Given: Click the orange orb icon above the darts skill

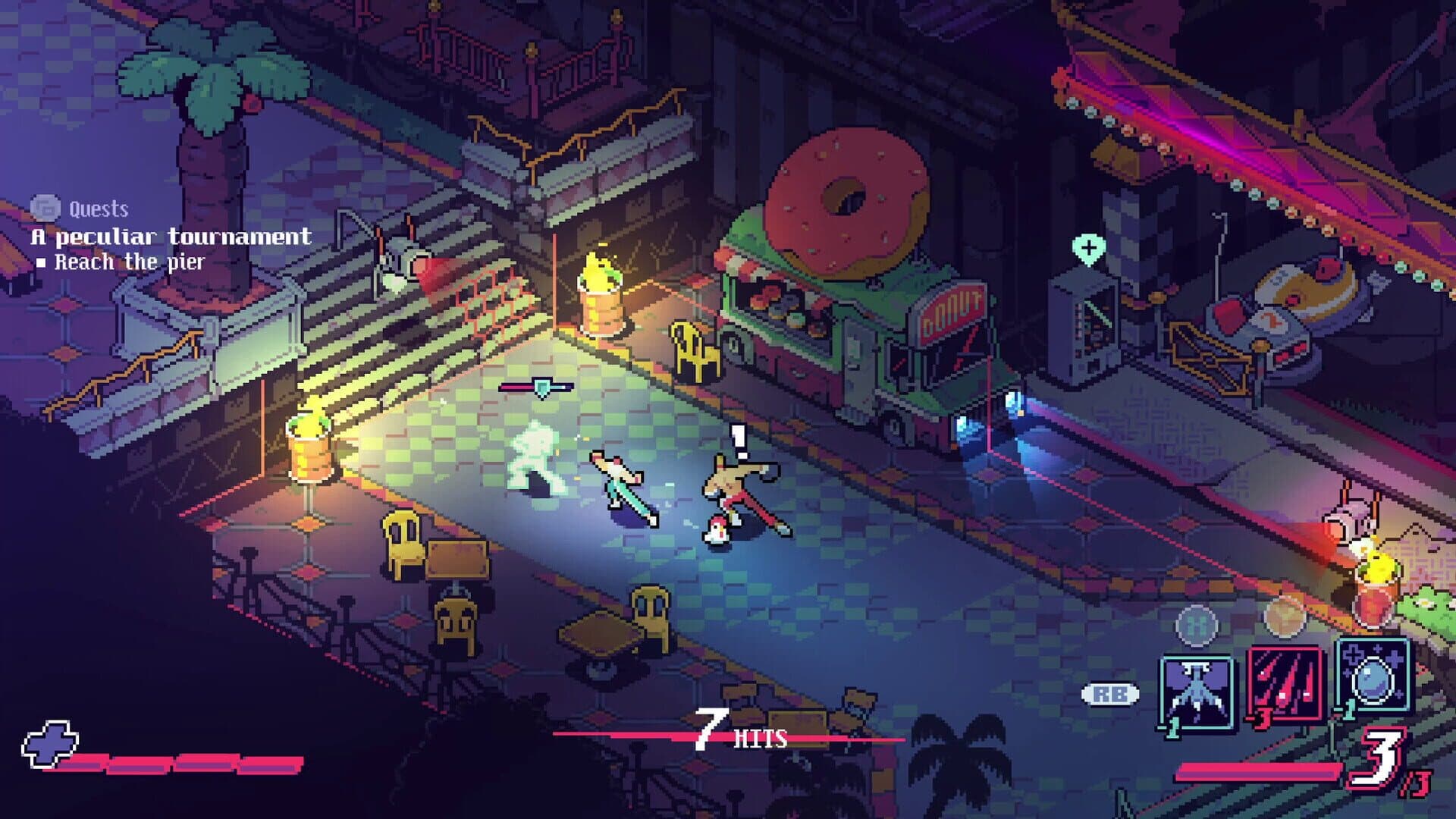Looking at the screenshot, I should coord(1282,620).
